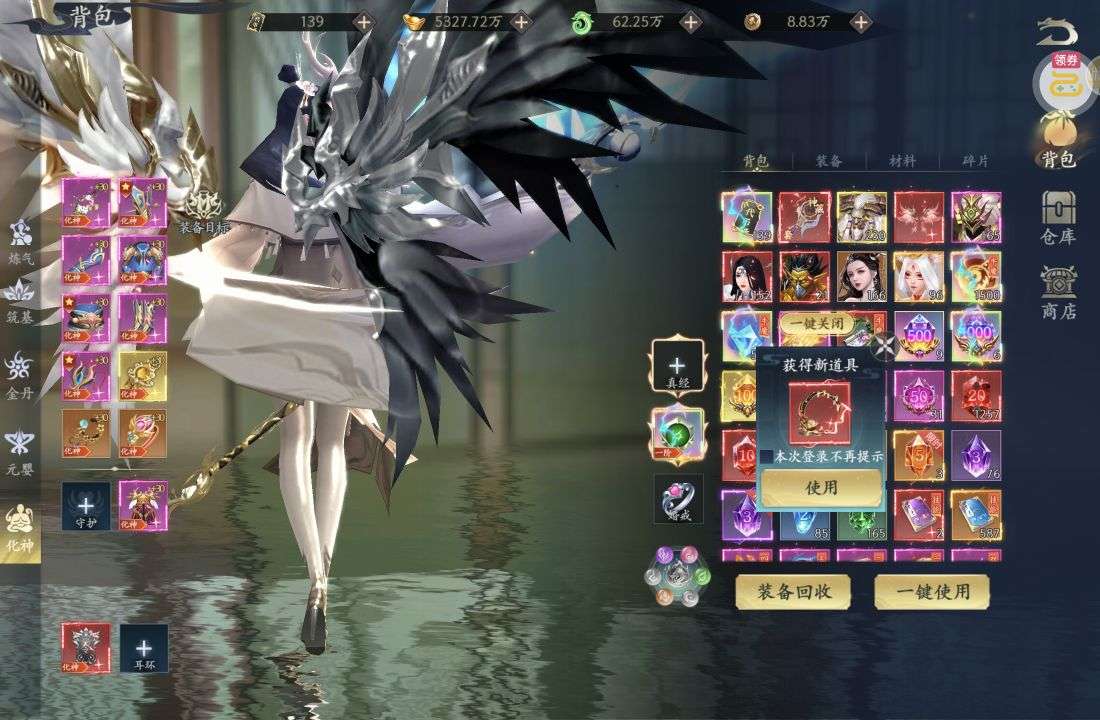Open the 商店 shop
Image resolution: width=1100 pixels, height=720 pixels.
click(x=1058, y=291)
